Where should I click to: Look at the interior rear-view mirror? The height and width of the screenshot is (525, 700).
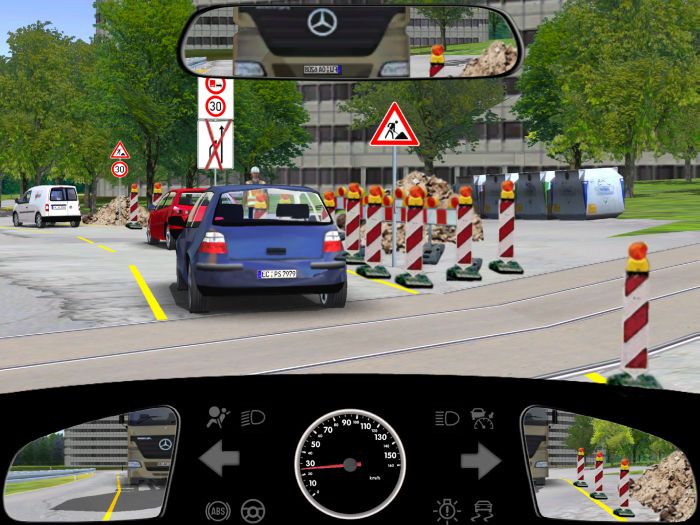(350, 40)
